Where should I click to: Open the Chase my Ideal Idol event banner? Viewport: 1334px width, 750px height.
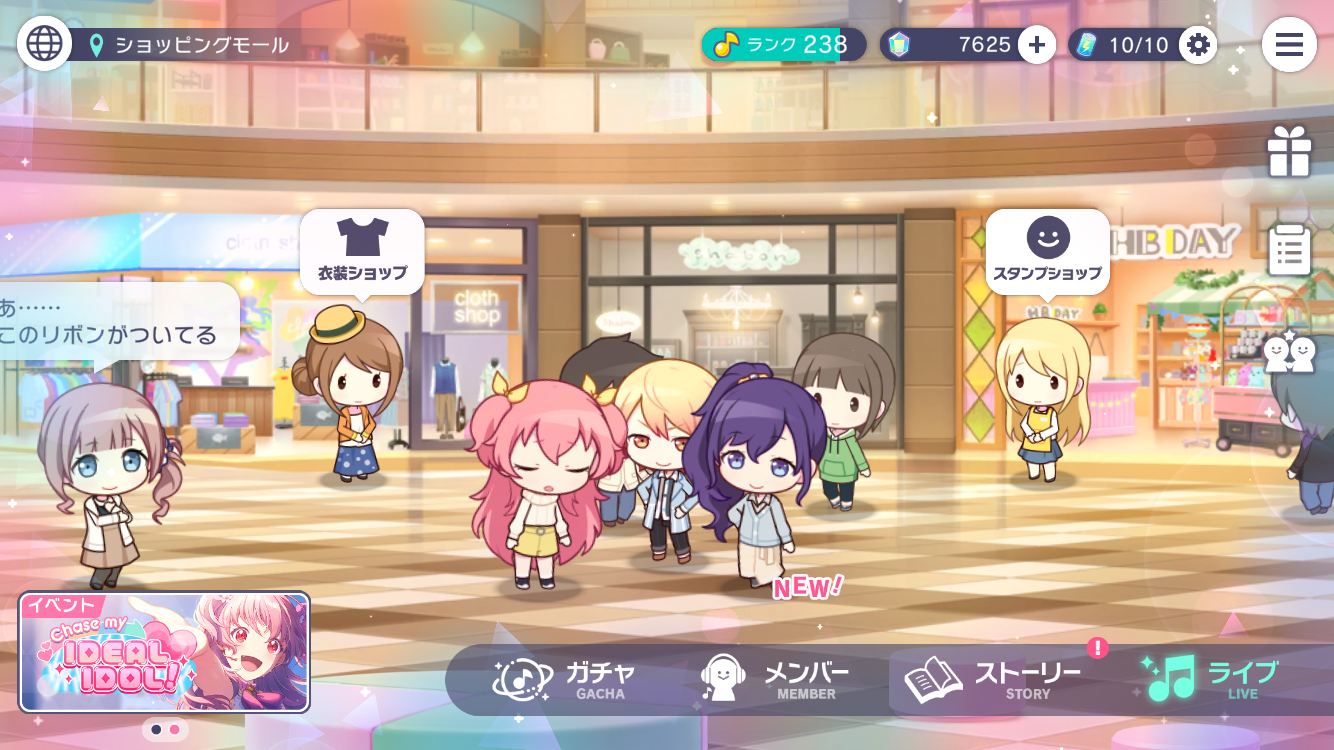point(164,652)
